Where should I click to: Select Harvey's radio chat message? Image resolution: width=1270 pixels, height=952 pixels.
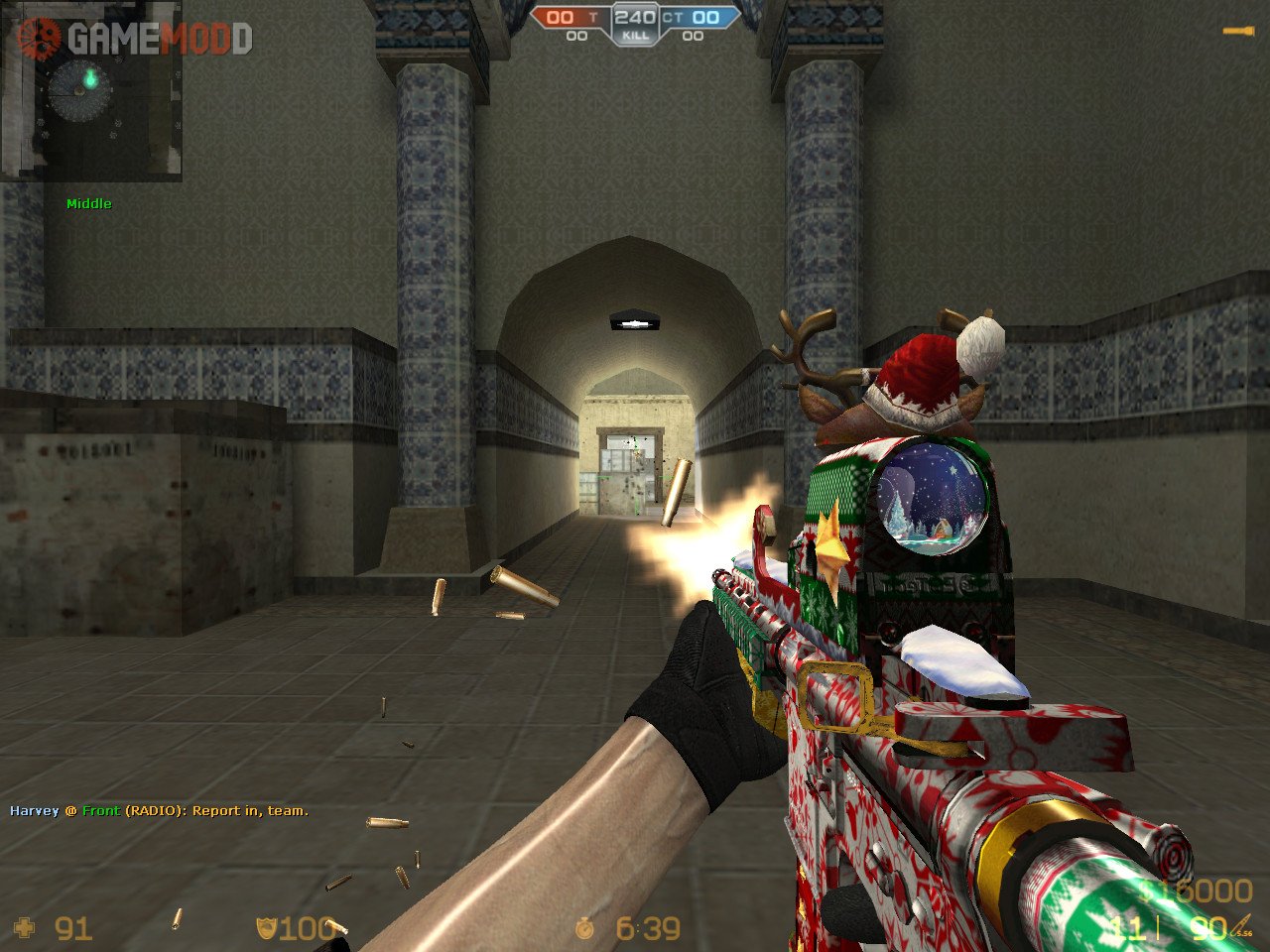pos(159,810)
